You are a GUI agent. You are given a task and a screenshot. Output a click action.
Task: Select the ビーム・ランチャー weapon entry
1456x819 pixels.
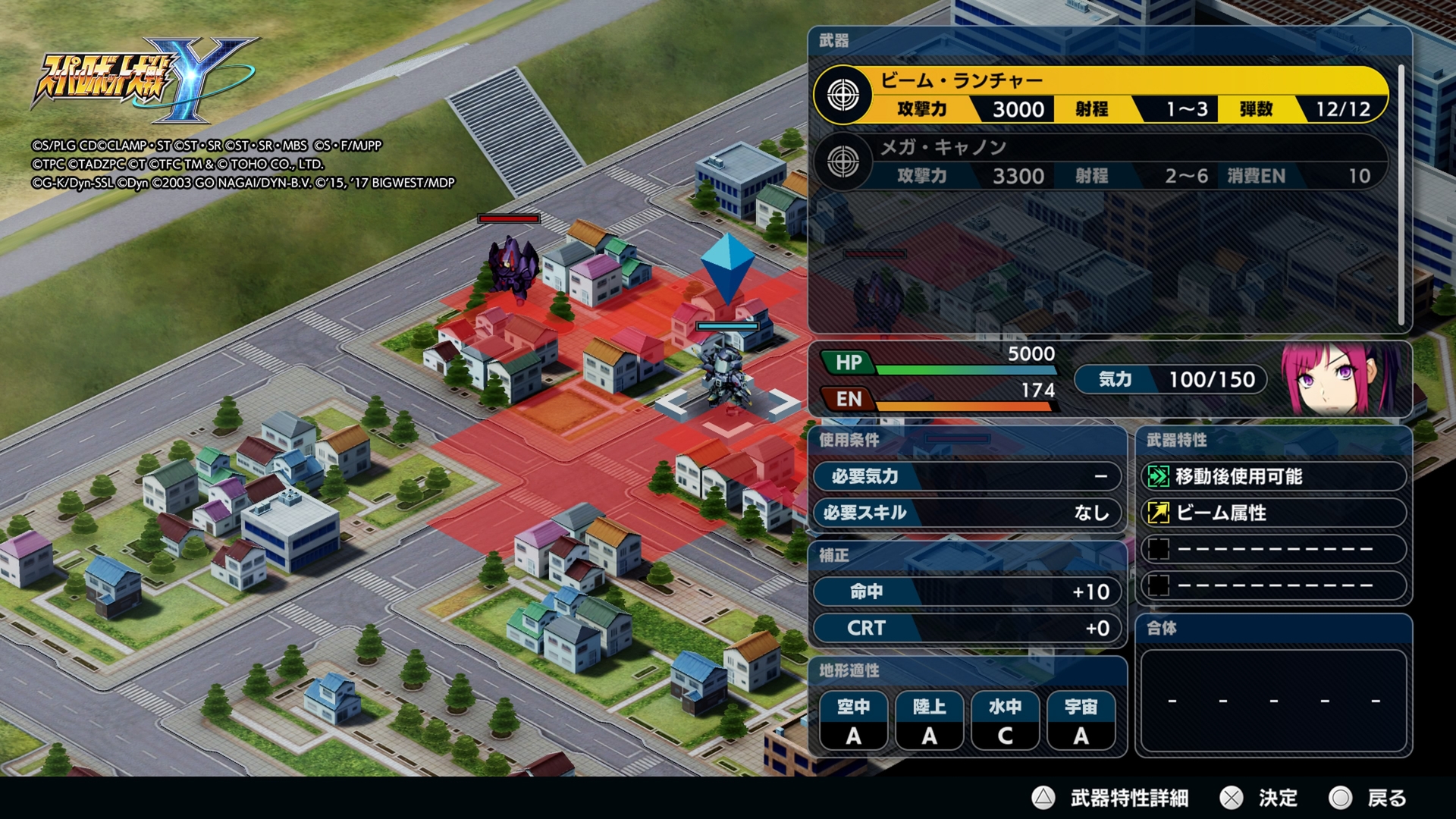point(1100,96)
